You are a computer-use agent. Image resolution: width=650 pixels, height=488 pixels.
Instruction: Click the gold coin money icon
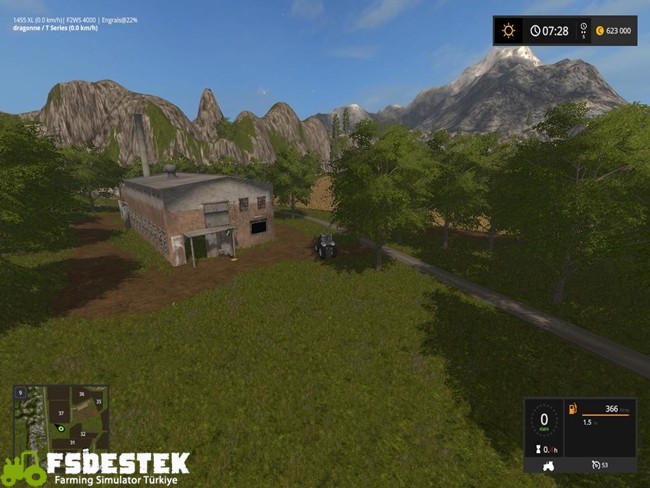tap(599, 31)
